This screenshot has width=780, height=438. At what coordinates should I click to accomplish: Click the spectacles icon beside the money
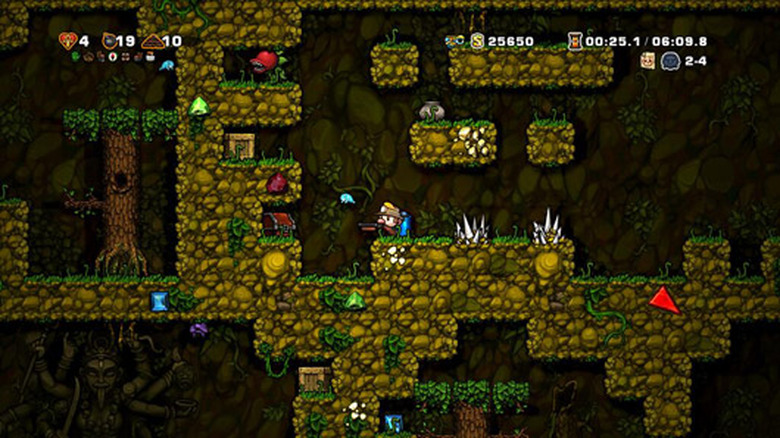(x=455, y=41)
